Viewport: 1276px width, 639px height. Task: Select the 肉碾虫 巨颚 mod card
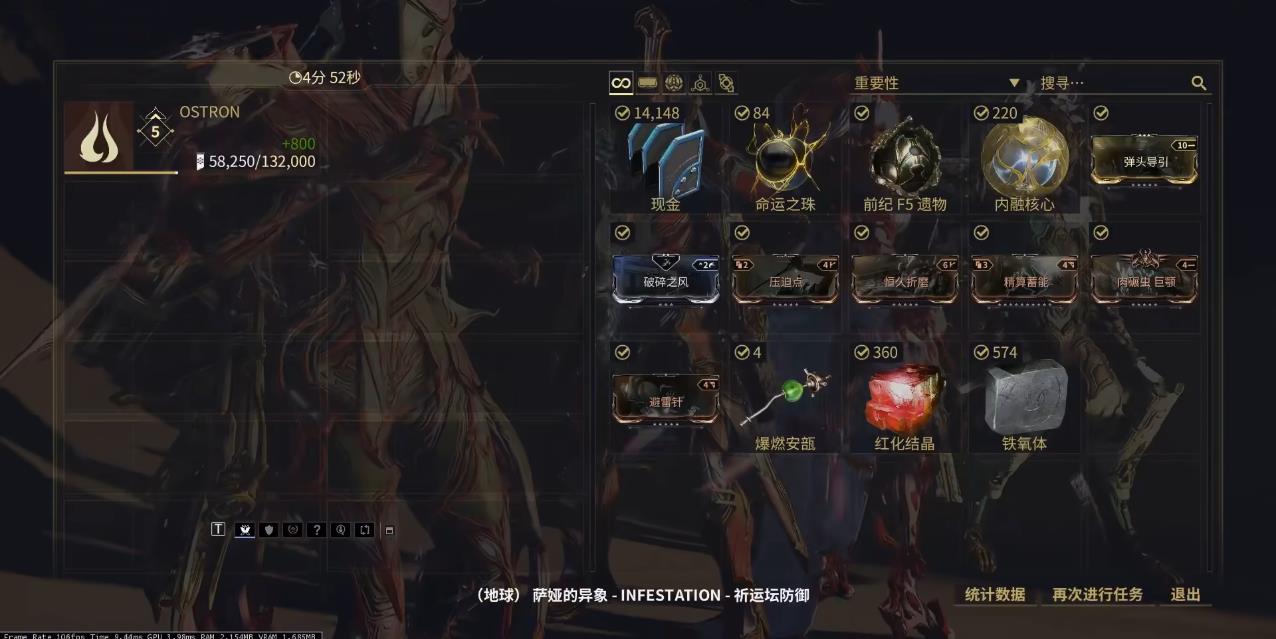click(x=1145, y=280)
